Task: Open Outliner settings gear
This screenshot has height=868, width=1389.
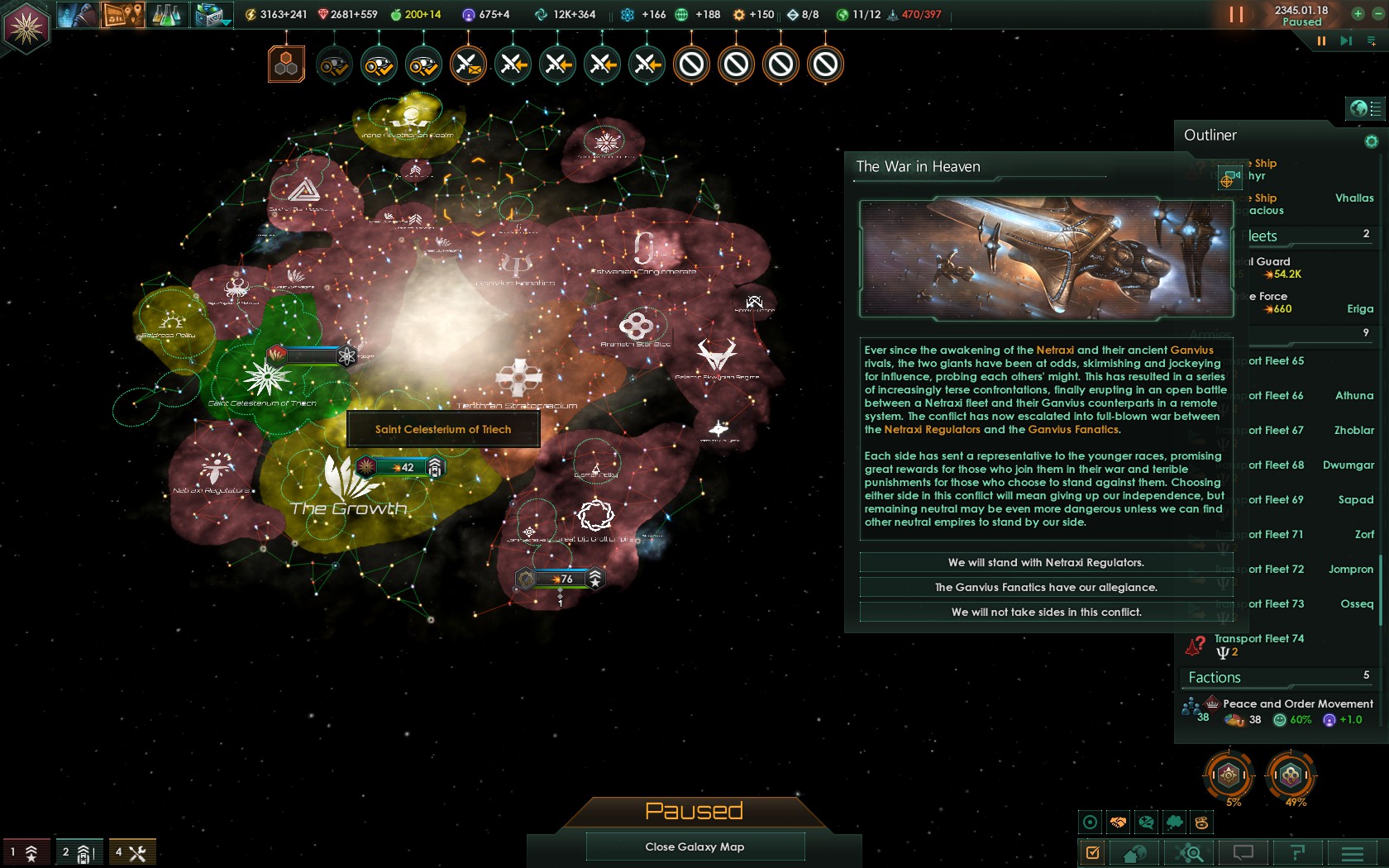Action: (x=1371, y=141)
